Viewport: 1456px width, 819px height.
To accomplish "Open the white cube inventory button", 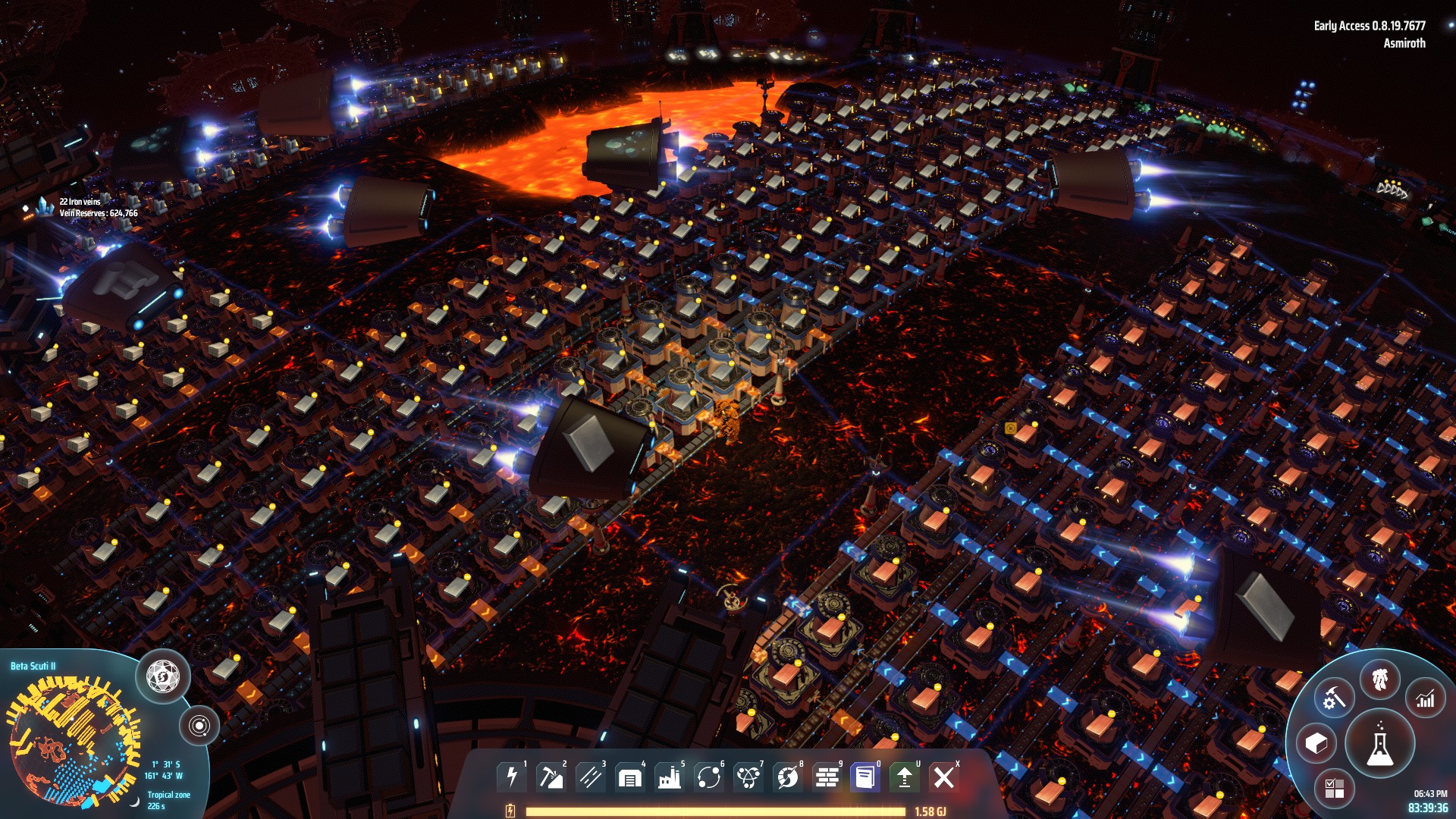I will (1317, 743).
